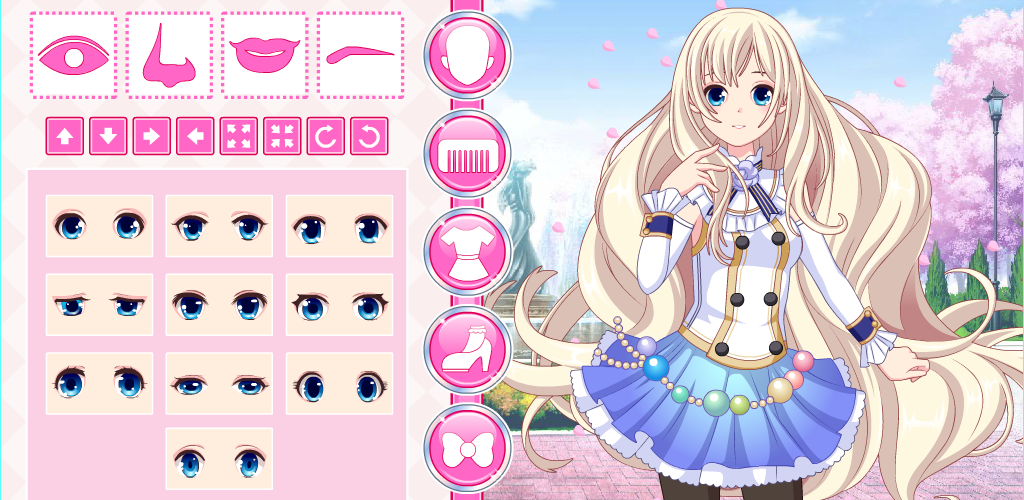The height and width of the screenshot is (500, 1024).
Task: Shrink feature with the inward arrows button
Action: 282,136
